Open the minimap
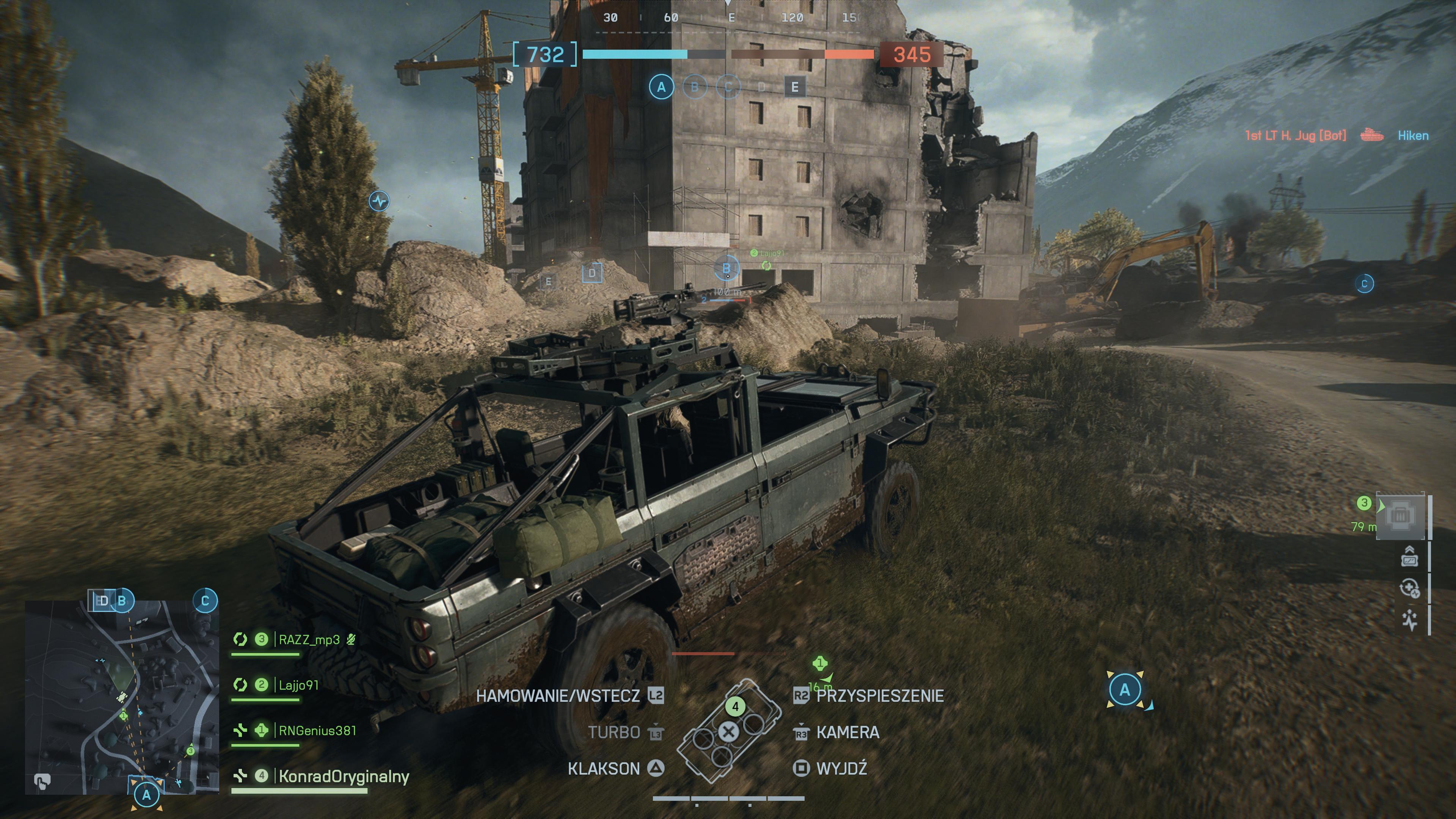Viewport: 1456px width, 819px height. pyautogui.click(x=121, y=698)
